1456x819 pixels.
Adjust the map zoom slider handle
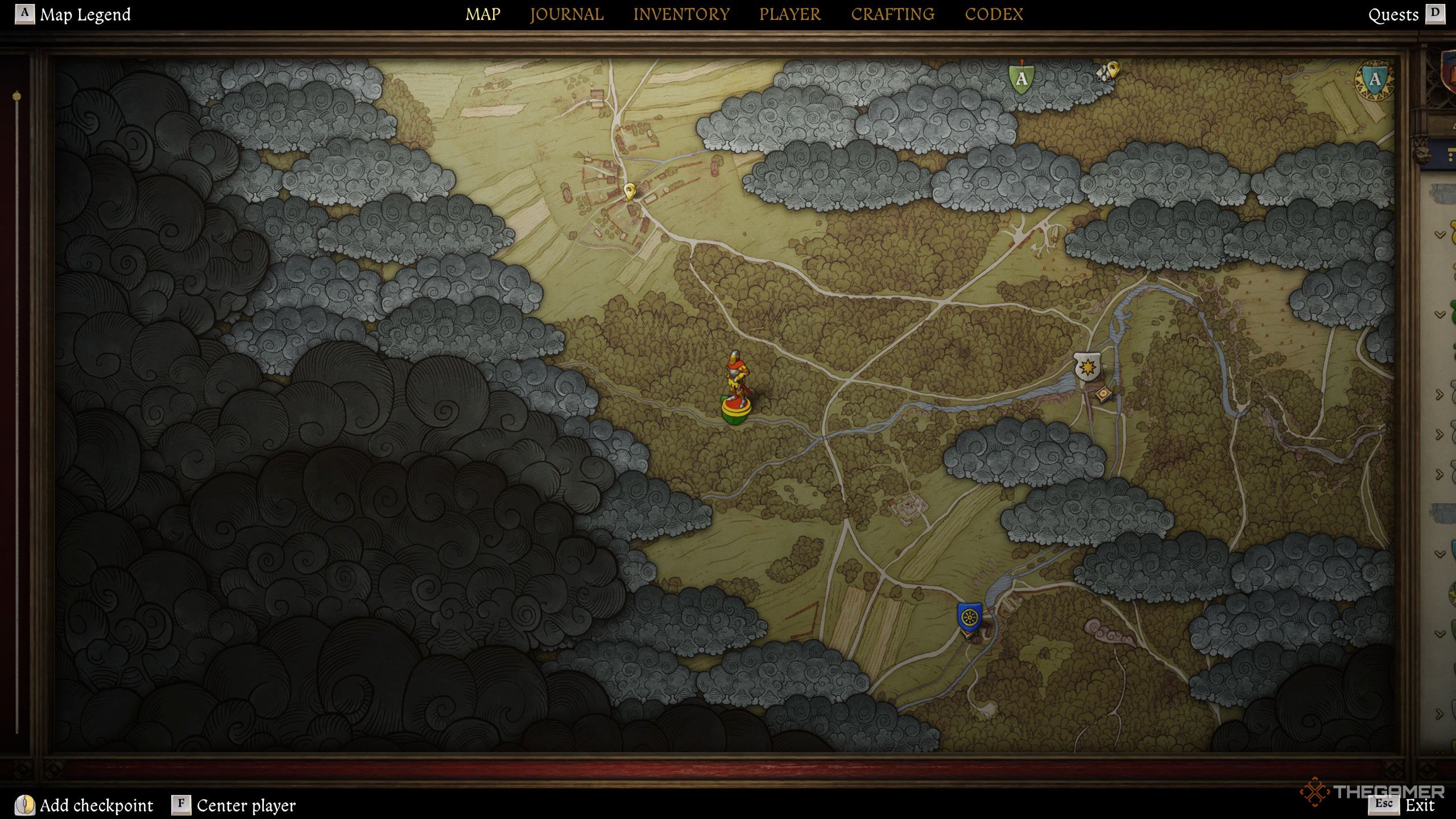click(x=17, y=96)
